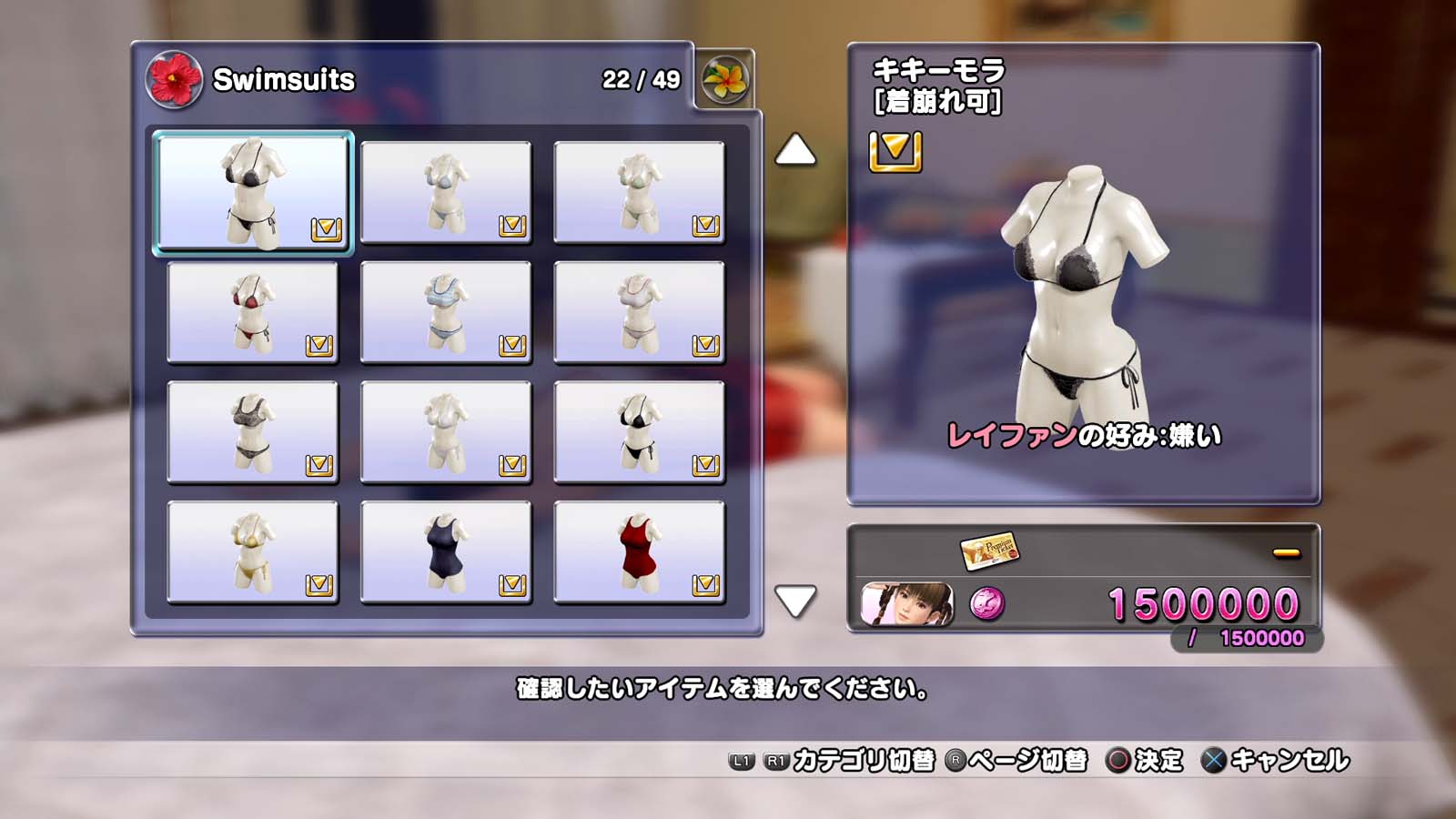Viewport: 1456px width, 819px height.
Task: Select the pale green bikini tile
Action: point(639,193)
